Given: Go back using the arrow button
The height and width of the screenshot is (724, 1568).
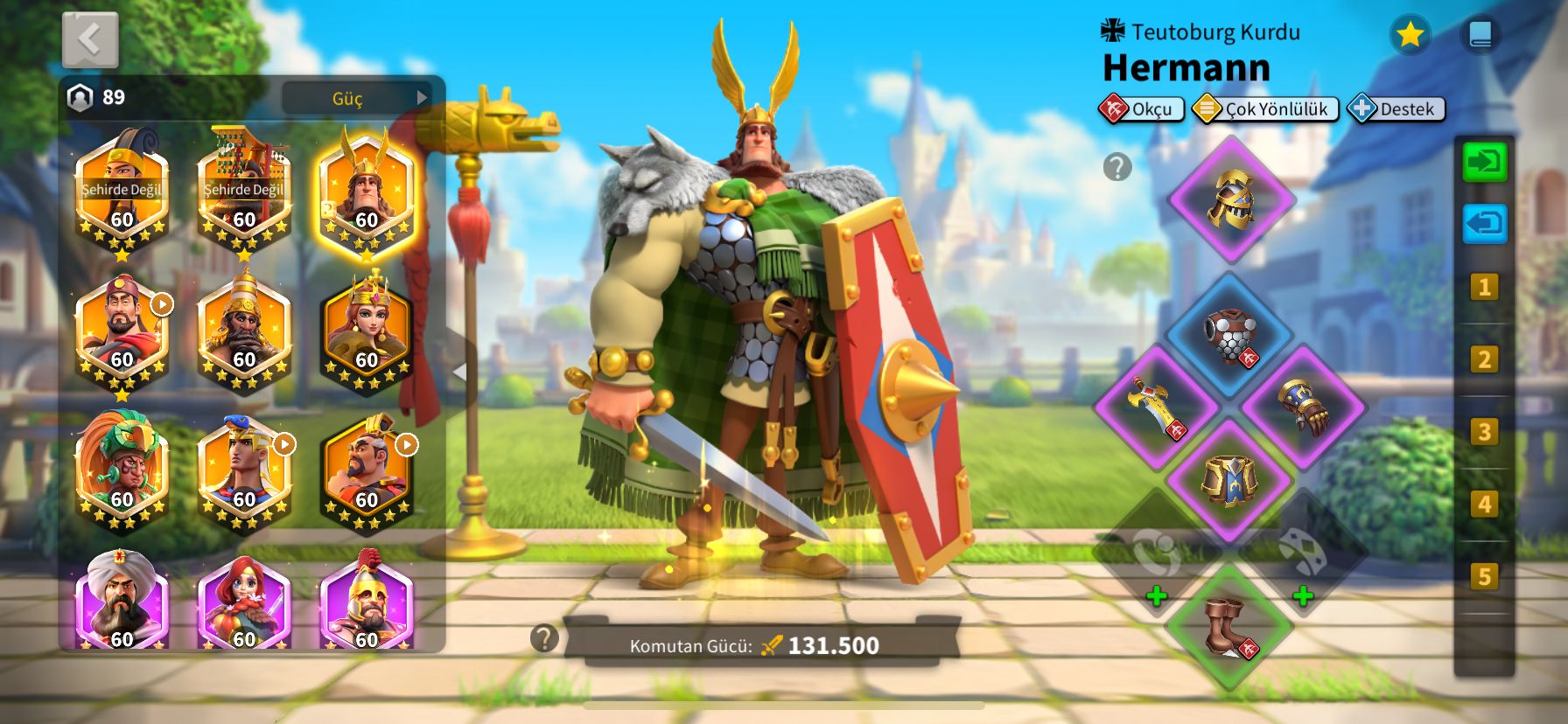Looking at the screenshot, I should [x=90, y=39].
